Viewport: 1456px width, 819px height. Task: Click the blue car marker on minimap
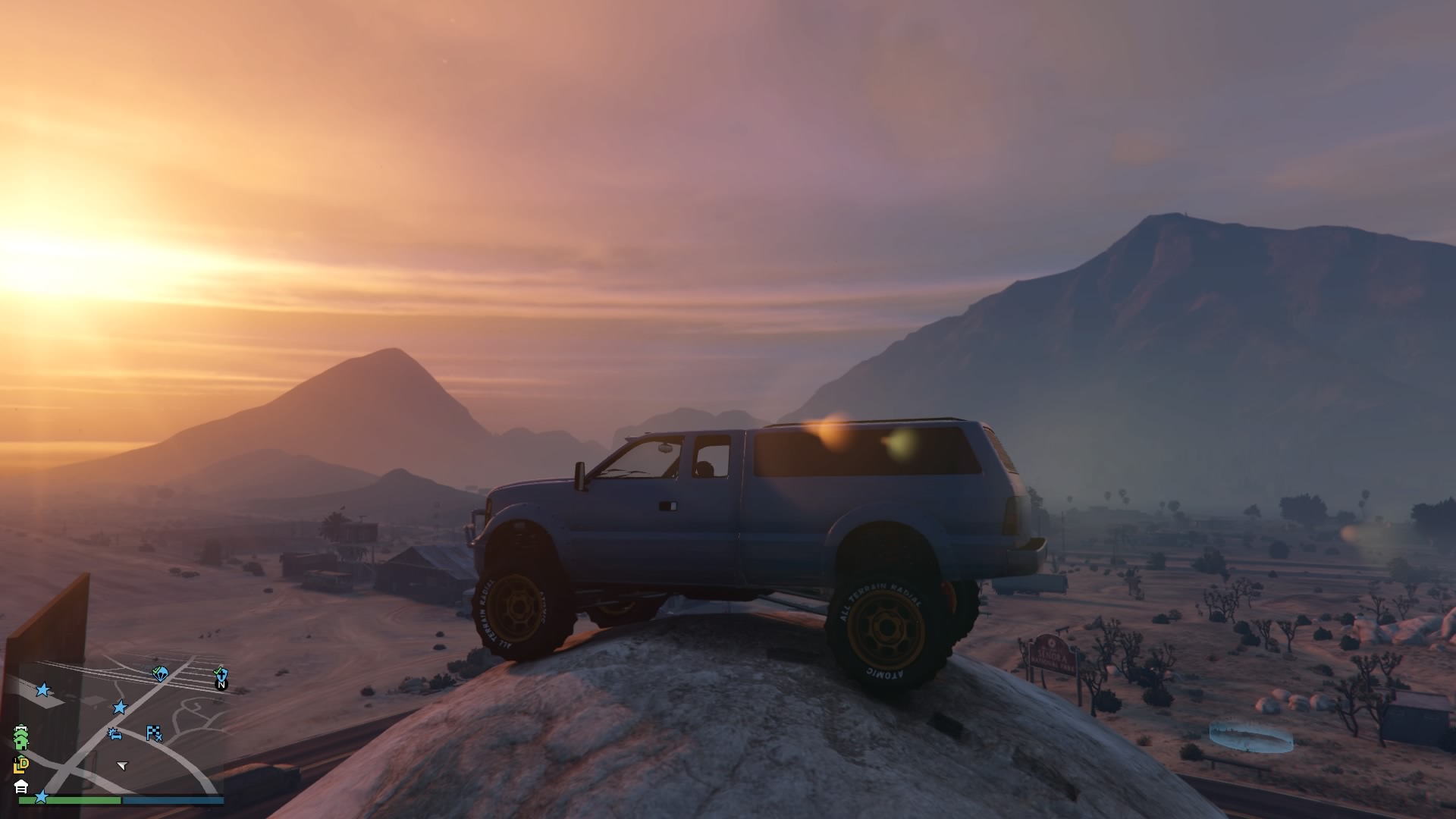coord(115,733)
